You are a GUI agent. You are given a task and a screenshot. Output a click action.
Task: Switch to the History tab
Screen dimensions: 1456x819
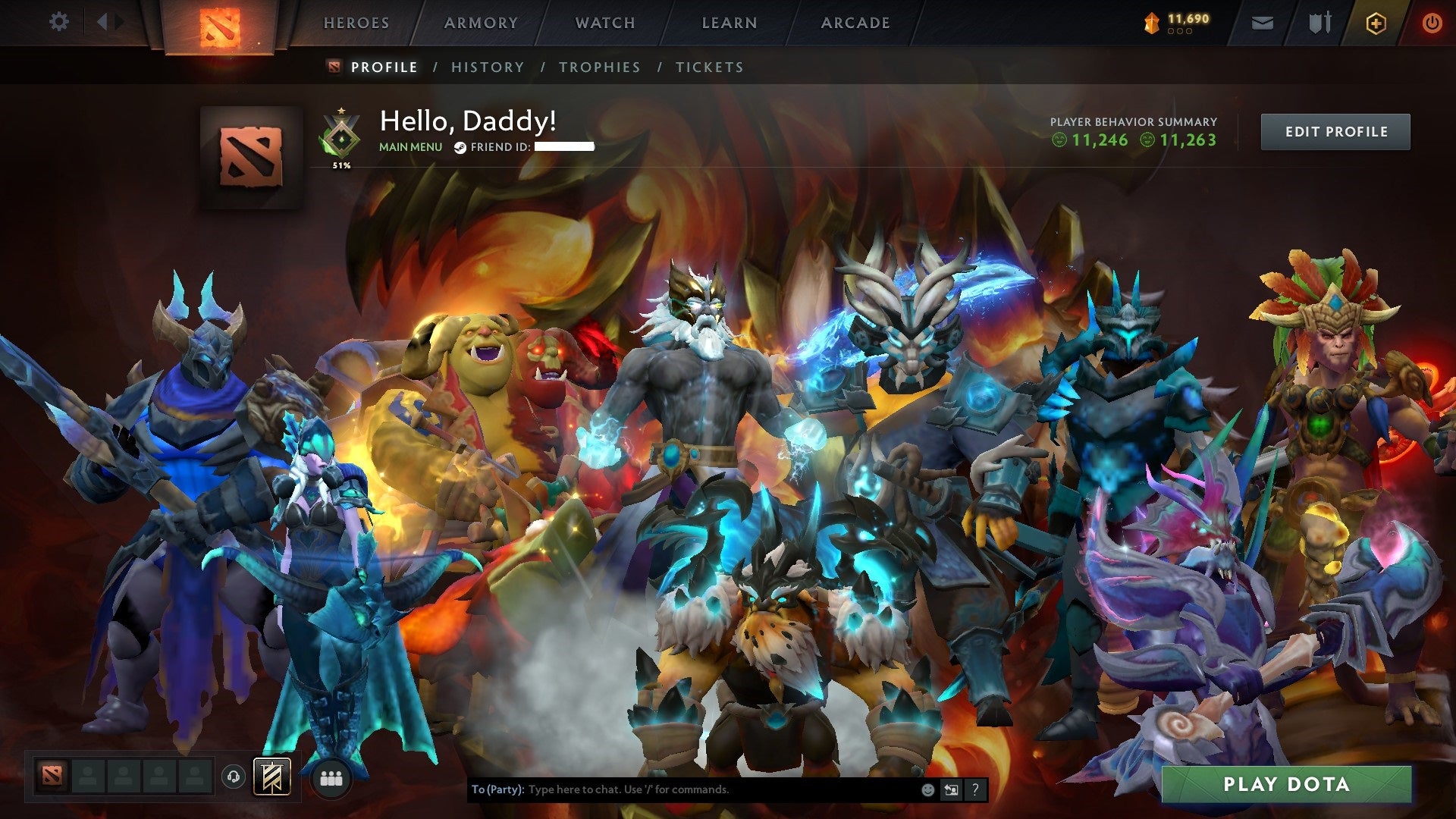488,67
